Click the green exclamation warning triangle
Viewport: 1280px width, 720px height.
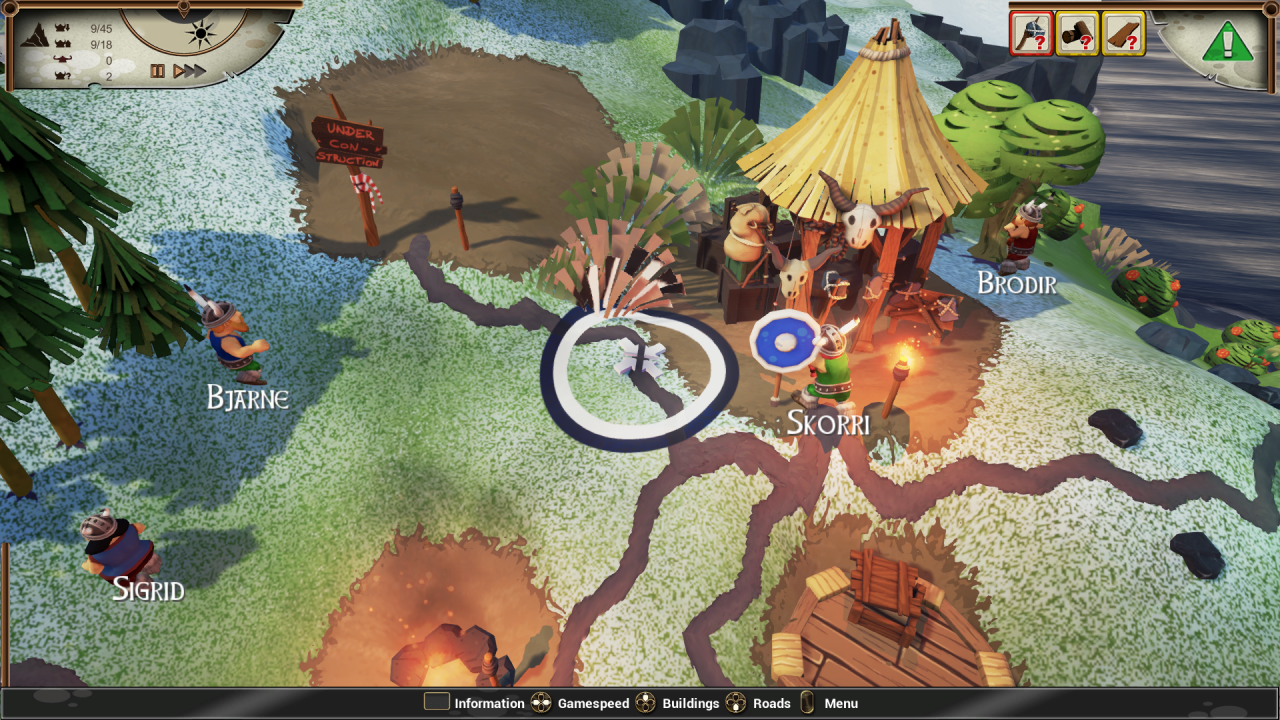[x=1227, y=42]
